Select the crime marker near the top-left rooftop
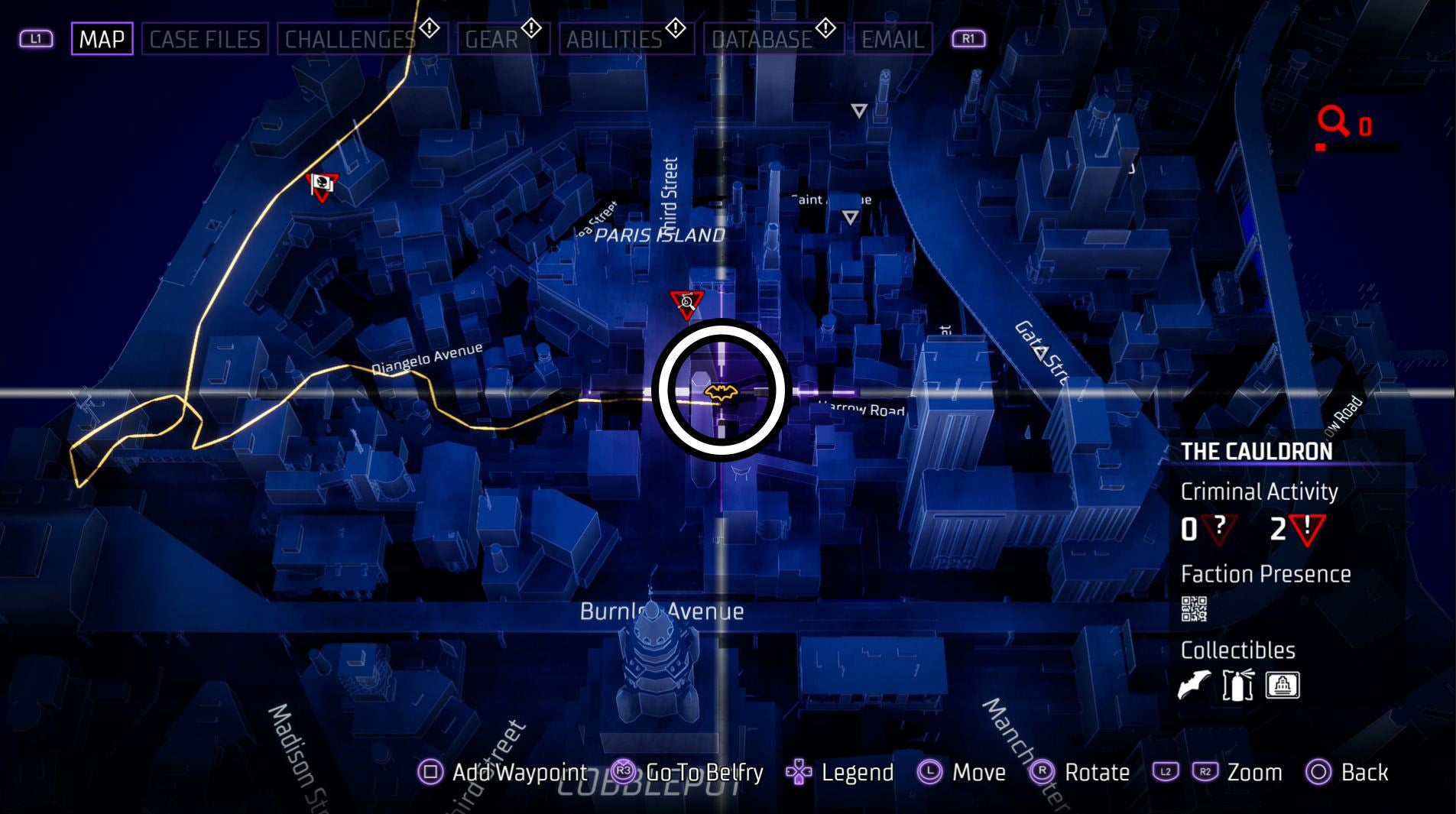This screenshot has height=814, width=1456. (322, 186)
